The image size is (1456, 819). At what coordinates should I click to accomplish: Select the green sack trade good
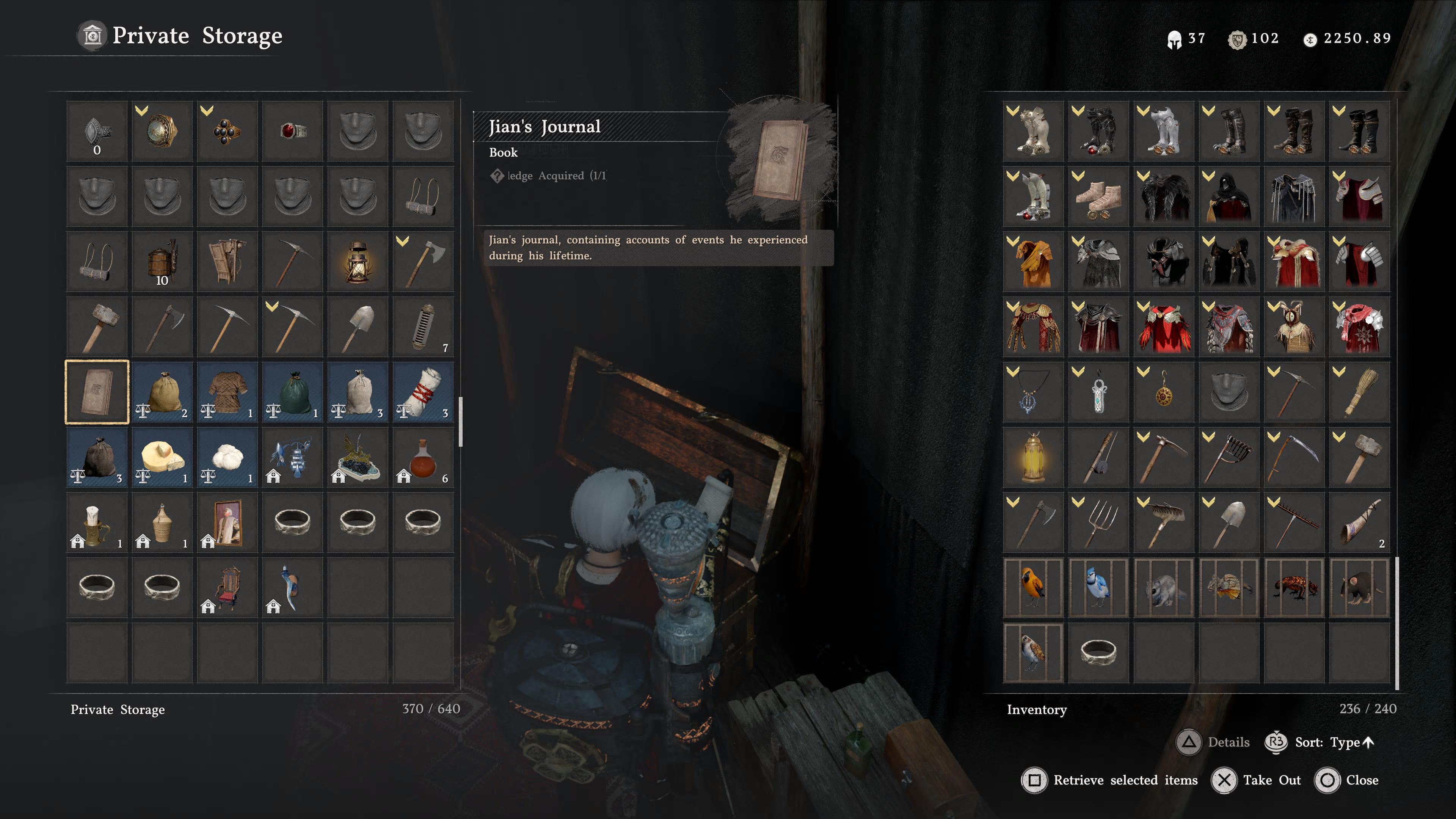tap(293, 392)
